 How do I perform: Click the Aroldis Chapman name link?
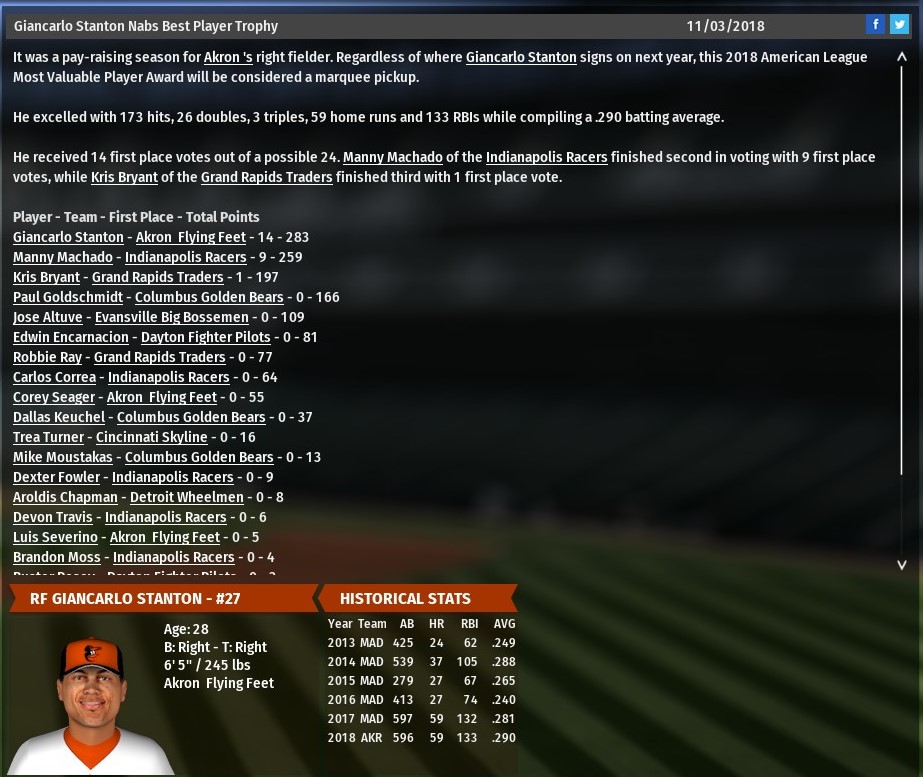pyautogui.click(x=66, y=497)
